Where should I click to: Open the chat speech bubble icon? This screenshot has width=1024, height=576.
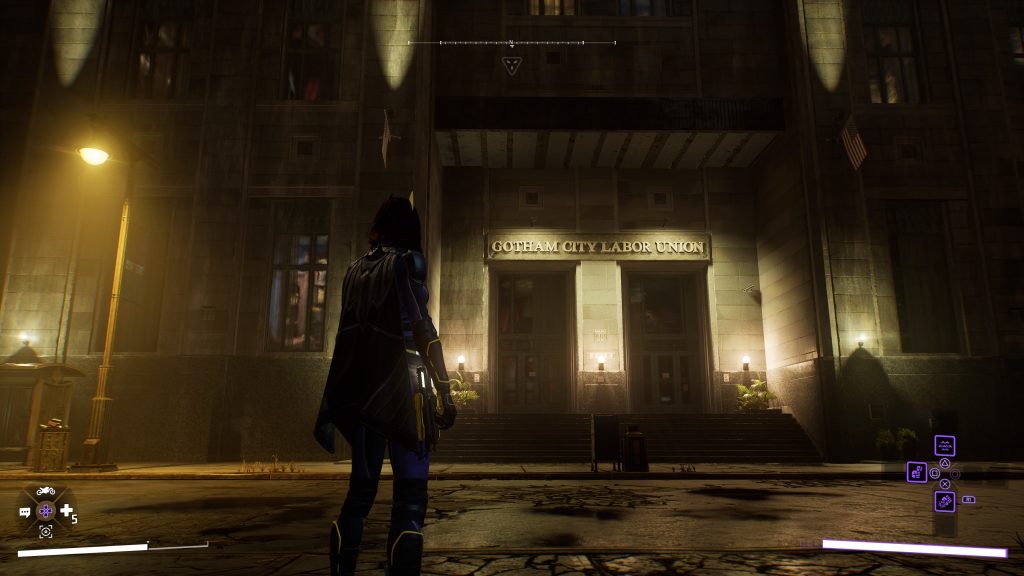tap(25, 512)
